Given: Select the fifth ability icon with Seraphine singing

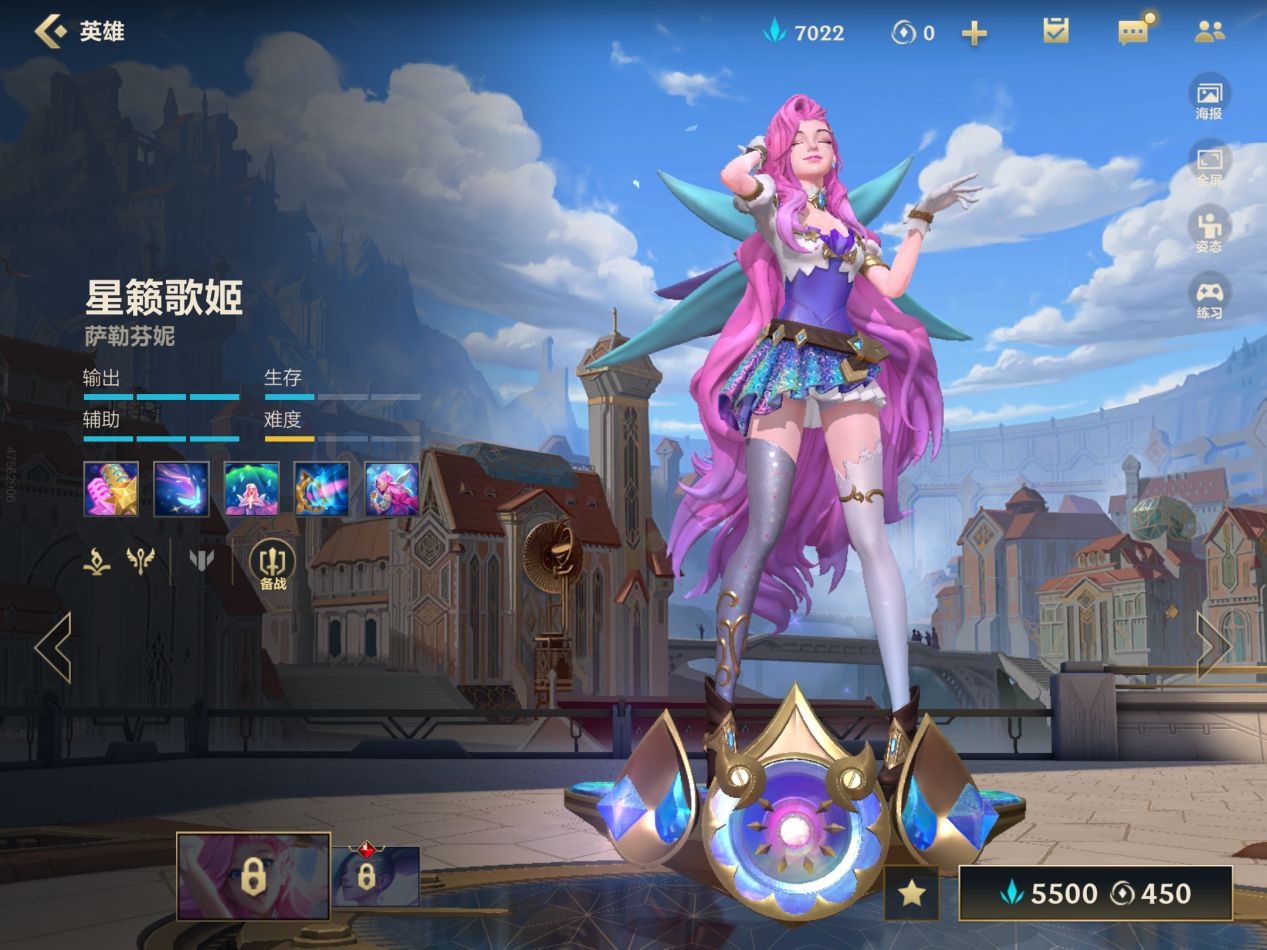Looking at the screenshot, I should coord(391,489).
